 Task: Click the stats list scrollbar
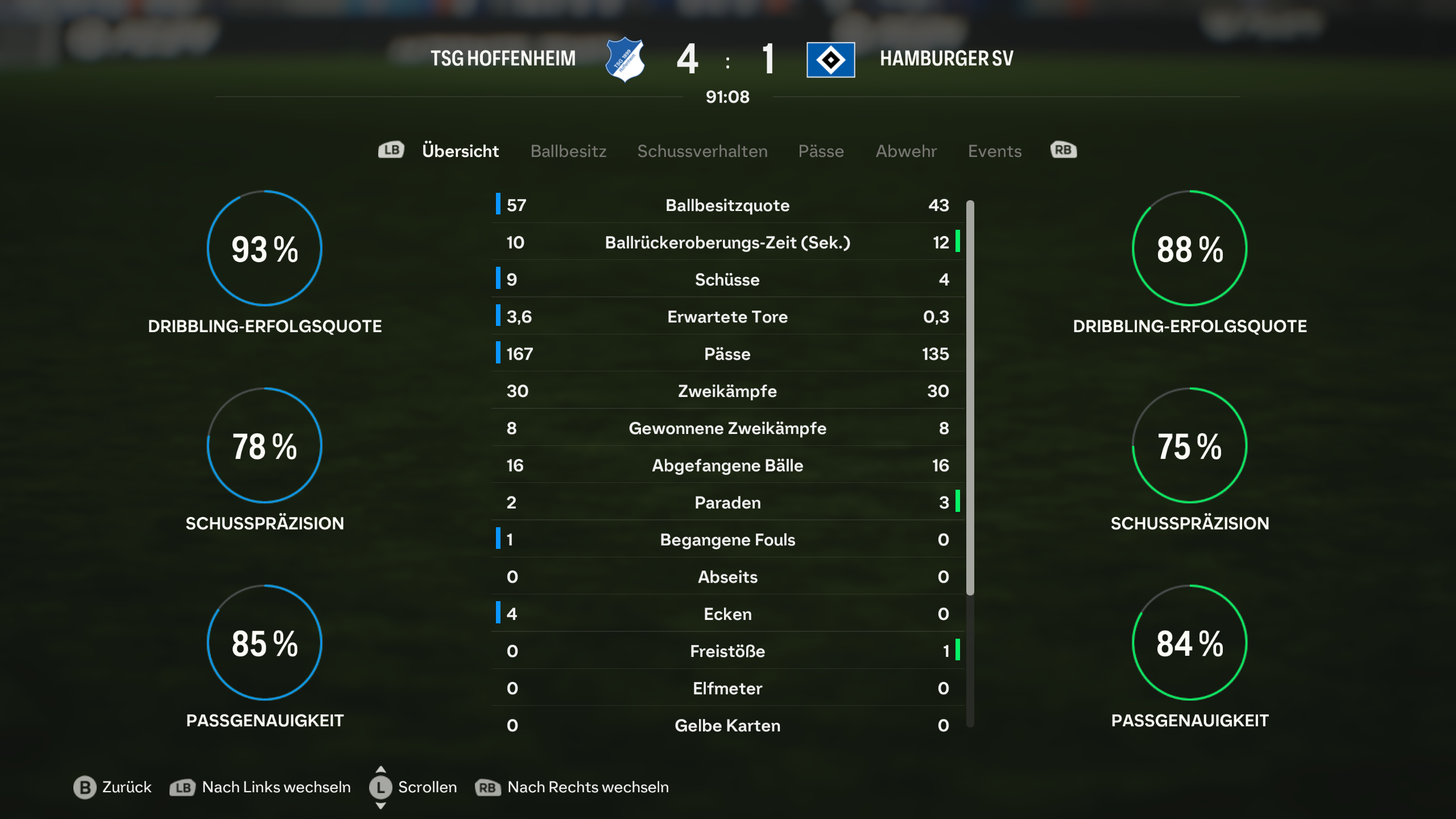(970, 398)
